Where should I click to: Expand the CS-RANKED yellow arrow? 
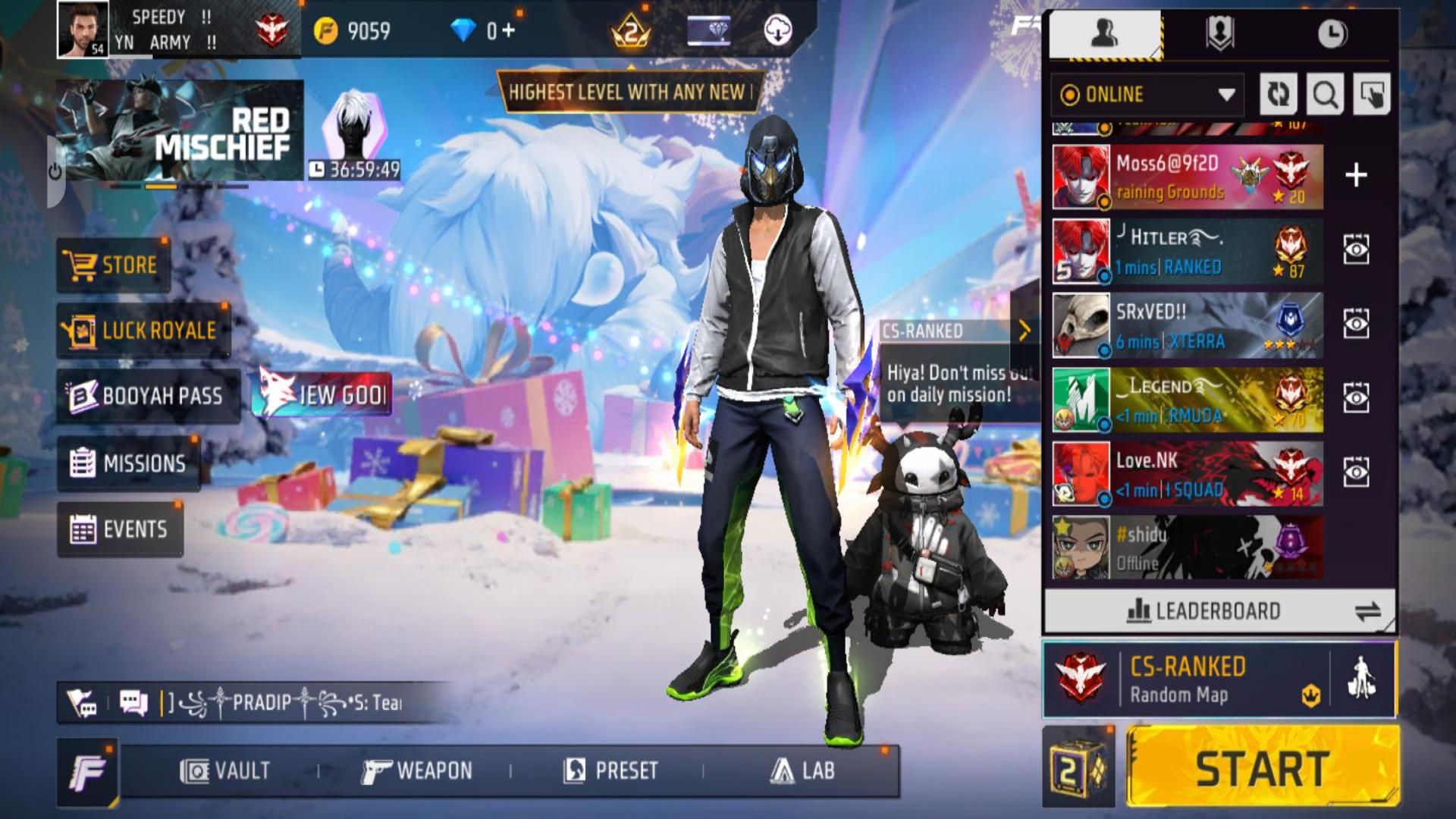[1025, 329]
